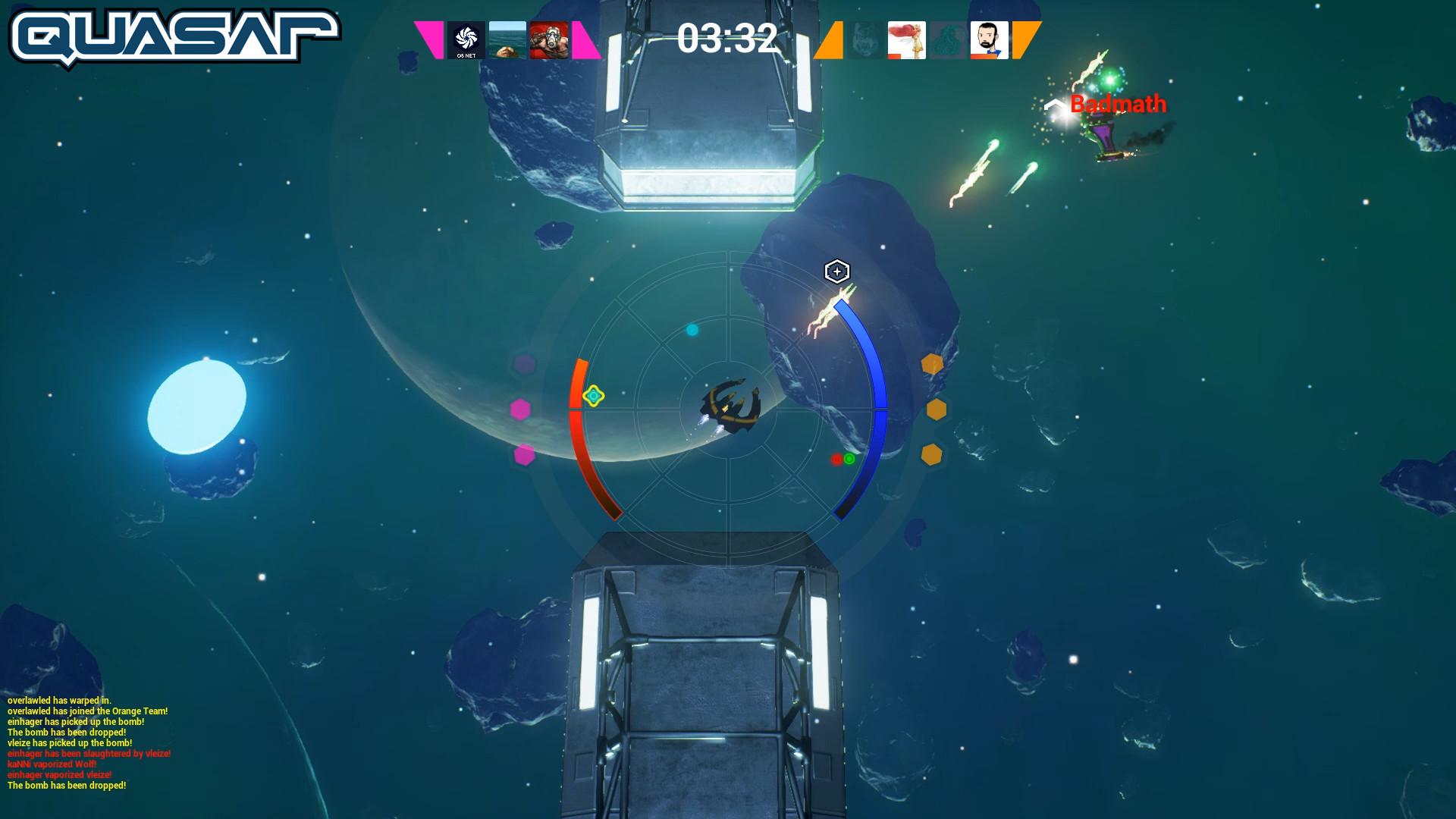Select the faded wolf player avatar
Viewport: 1456px width, 819px height.
[x=865, y=40]
